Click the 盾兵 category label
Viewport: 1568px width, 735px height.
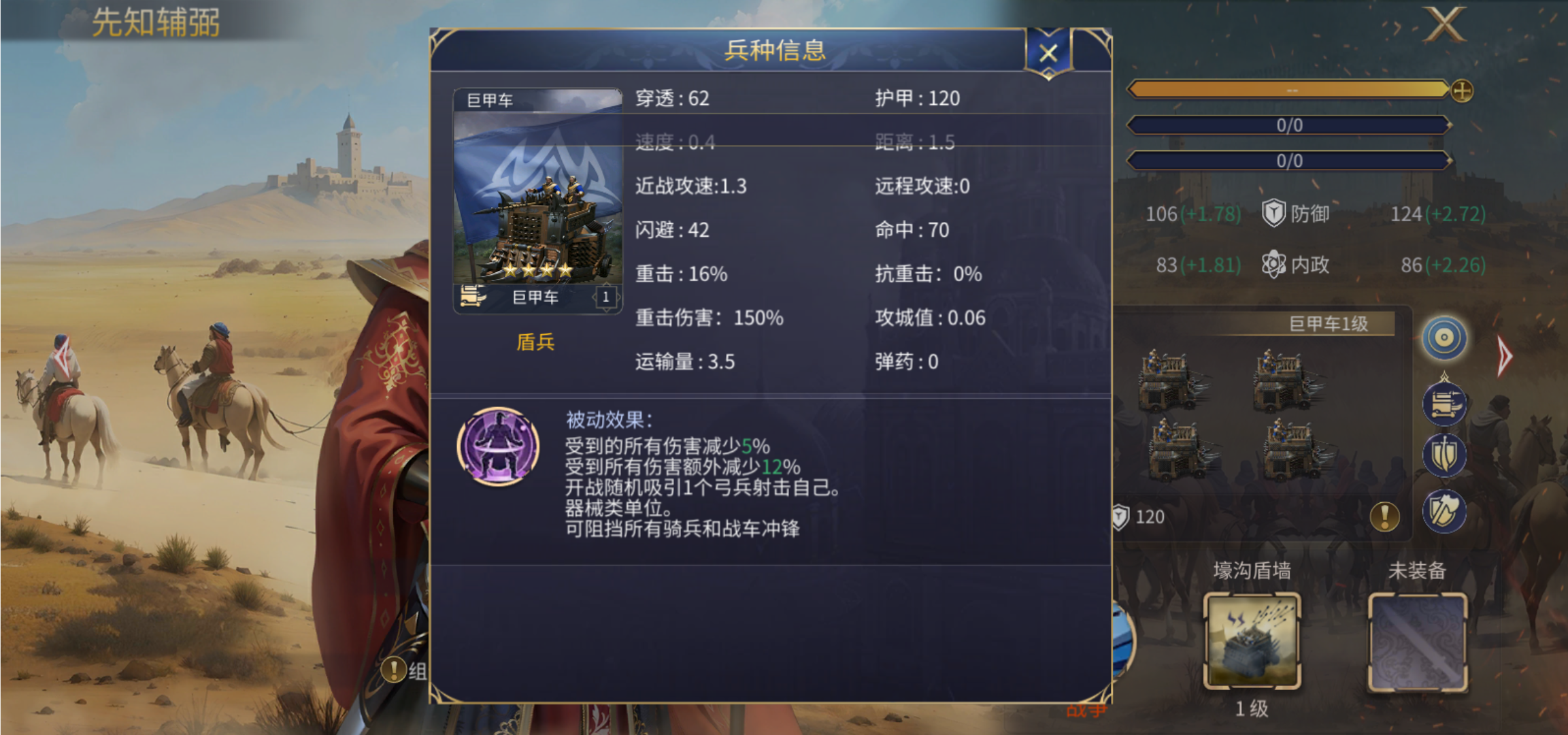tap(537, 343)
